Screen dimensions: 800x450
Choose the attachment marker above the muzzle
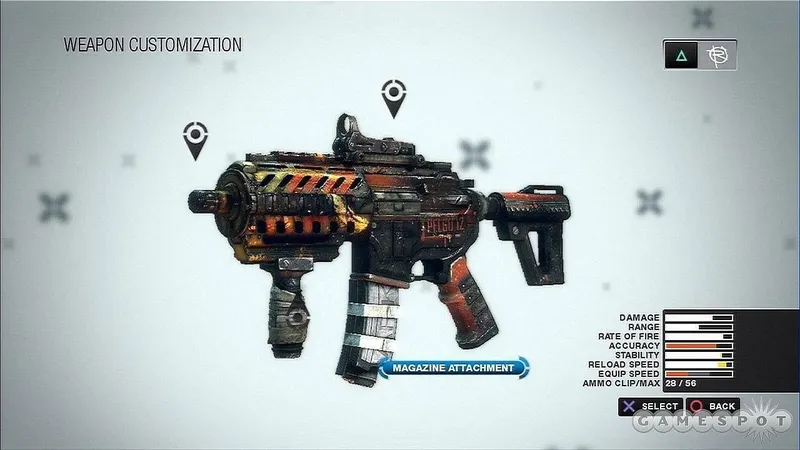(x=195, y=138)
